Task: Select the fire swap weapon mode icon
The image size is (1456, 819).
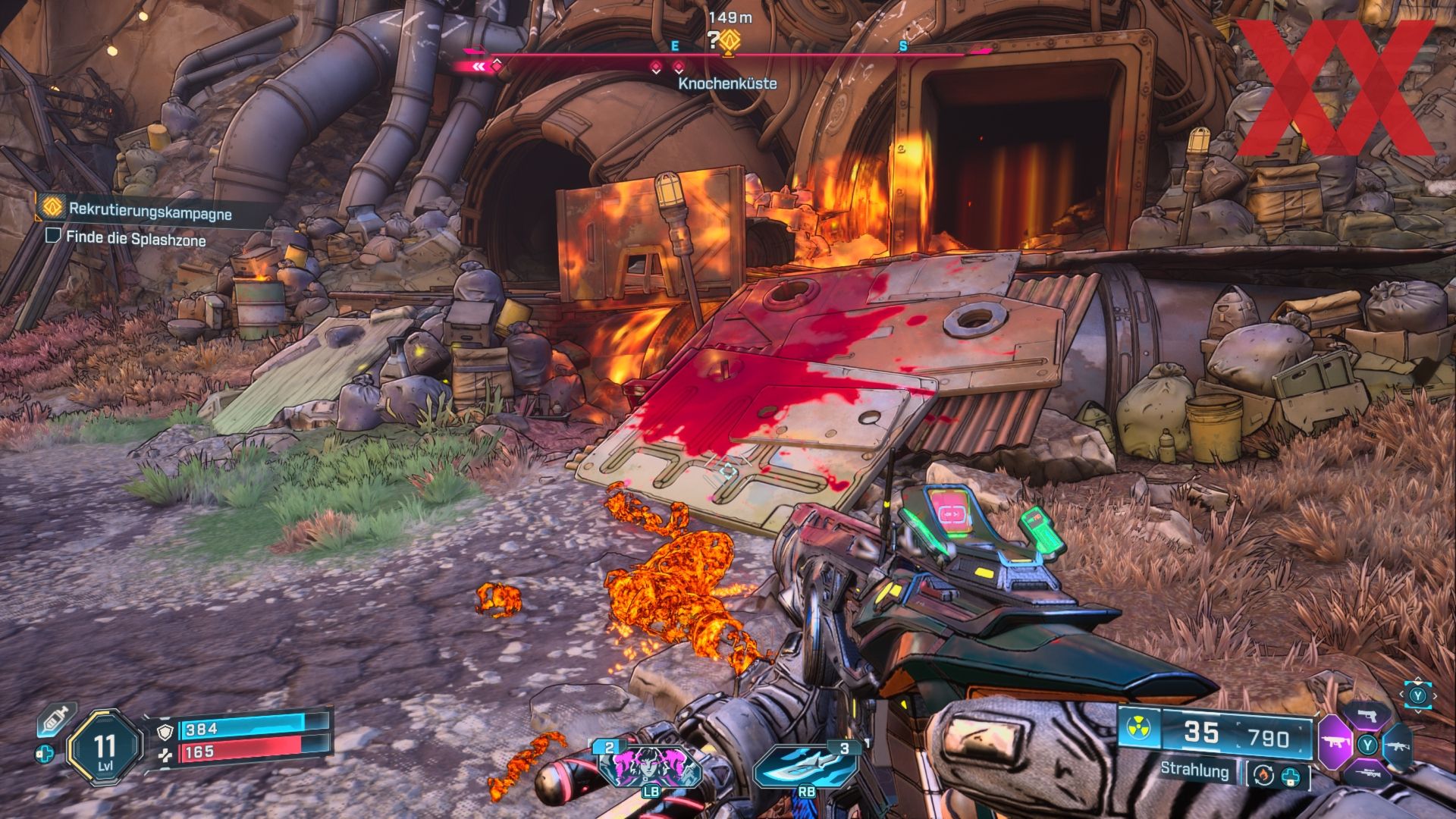Action: pyautogui.click(x=1262, y=775)
